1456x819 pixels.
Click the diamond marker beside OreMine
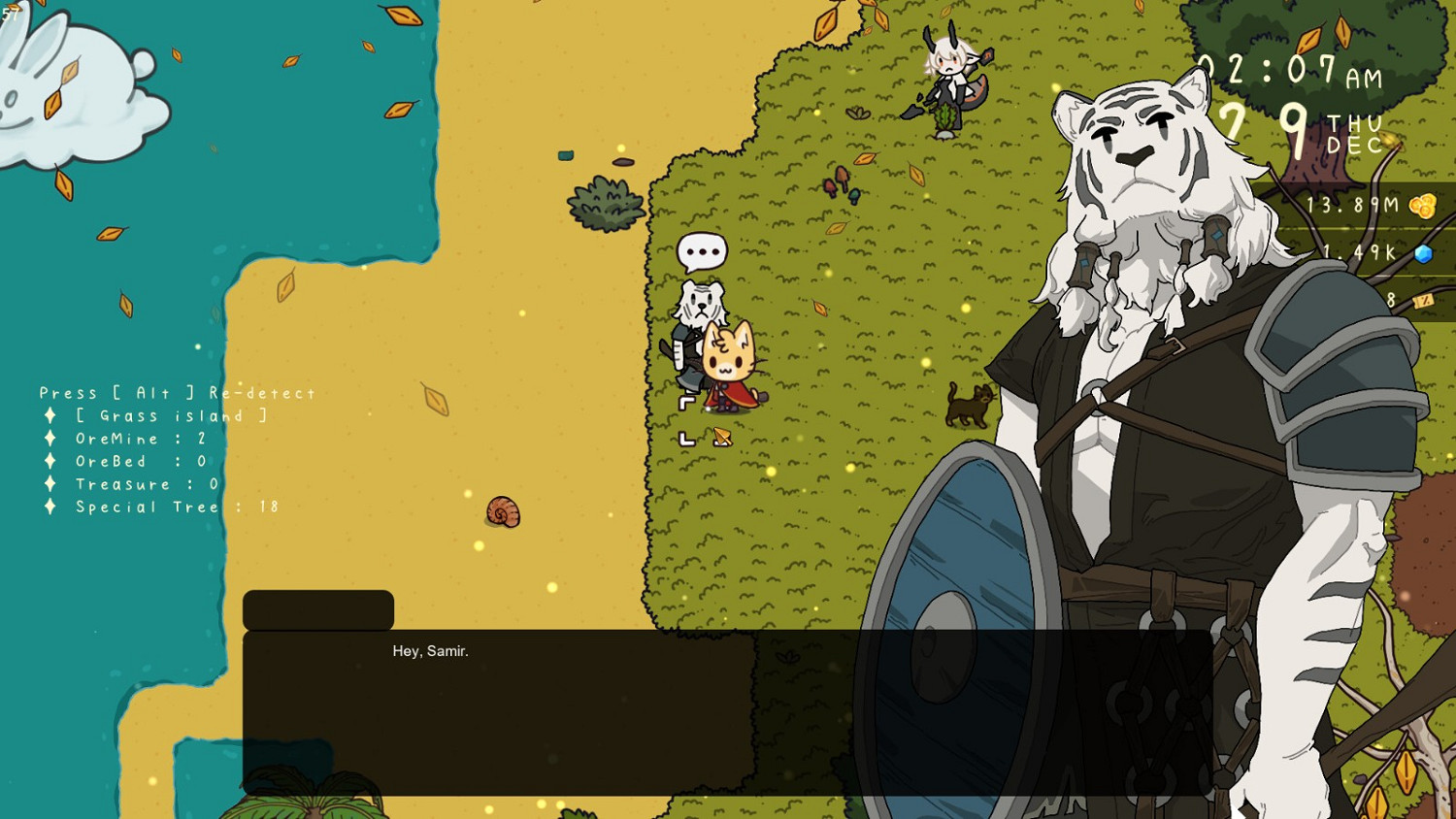(51, 439)
